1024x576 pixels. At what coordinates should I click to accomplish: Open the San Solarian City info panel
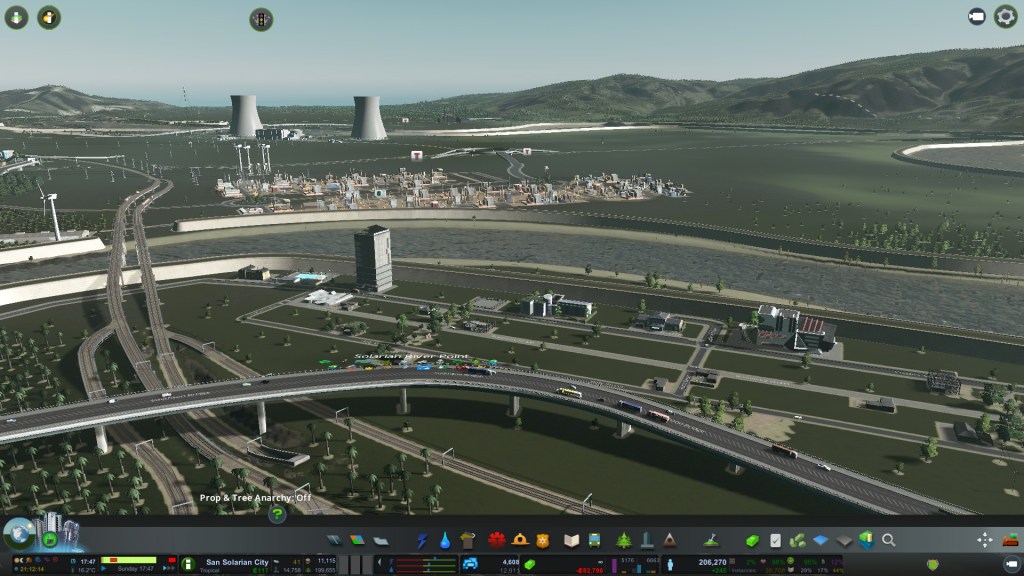[236, 562]
